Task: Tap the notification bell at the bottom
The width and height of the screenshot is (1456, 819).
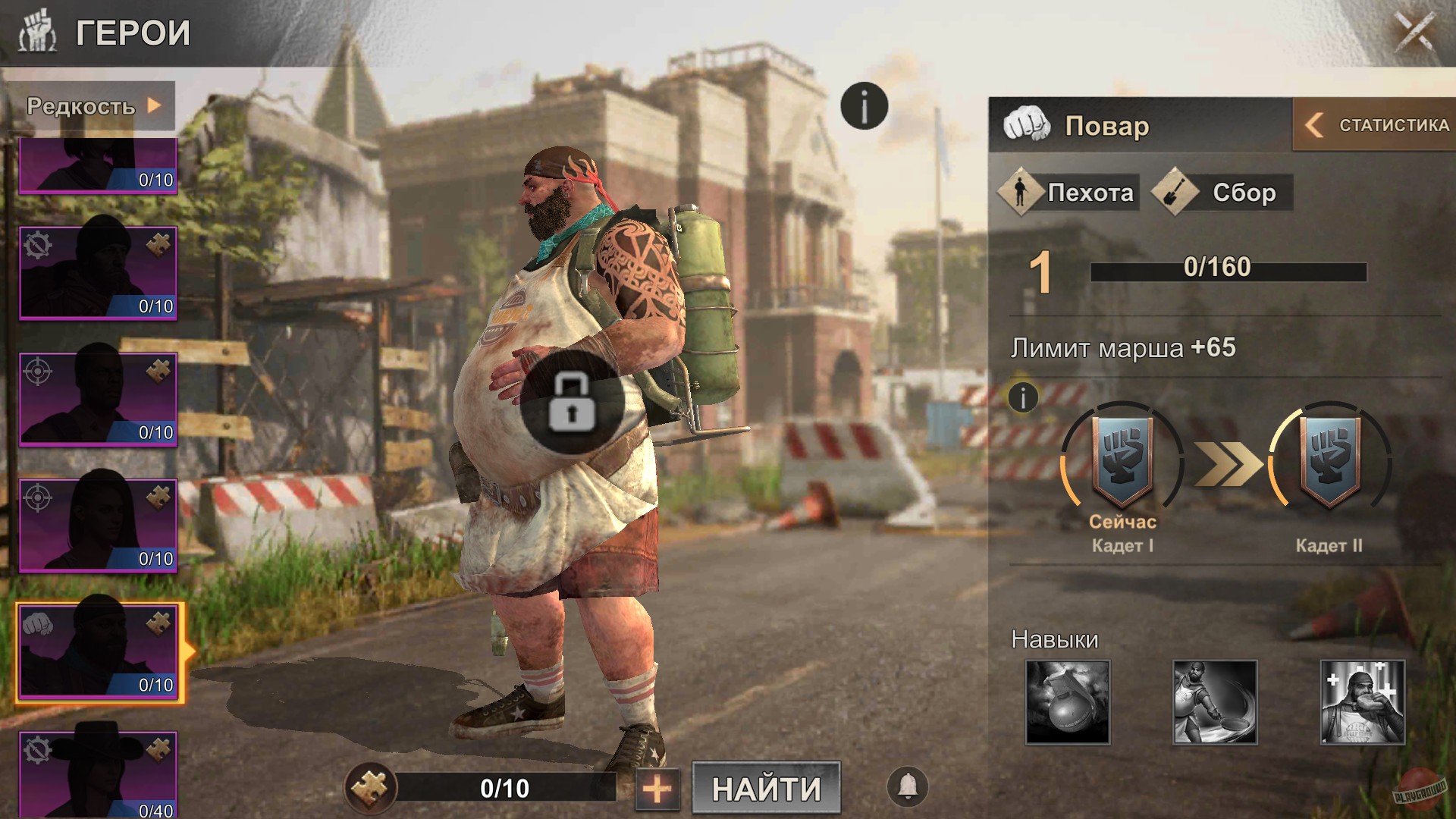Action: [x=908, y=787]
